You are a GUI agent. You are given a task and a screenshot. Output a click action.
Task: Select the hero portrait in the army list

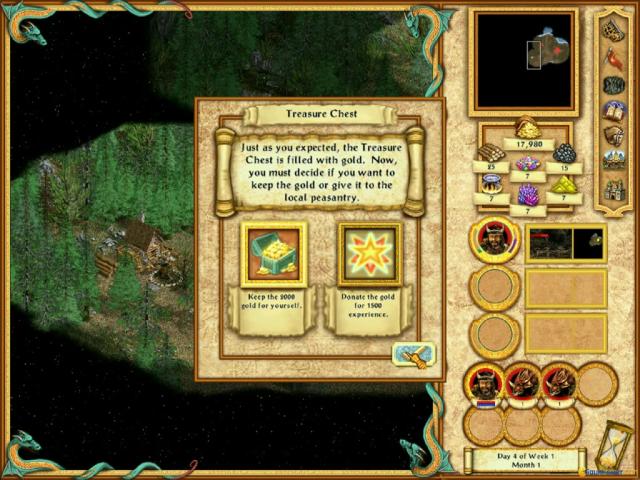(492, 242)
